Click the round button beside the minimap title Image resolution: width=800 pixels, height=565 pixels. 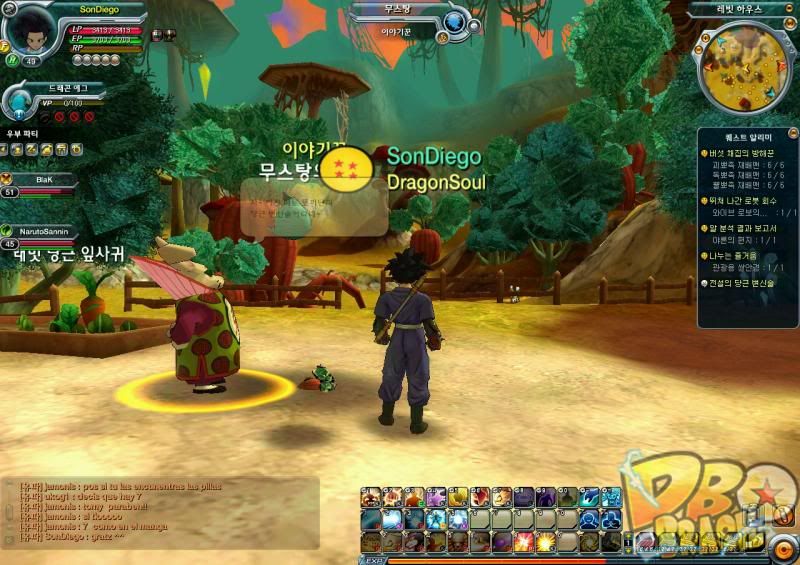(x=791, y=9)
